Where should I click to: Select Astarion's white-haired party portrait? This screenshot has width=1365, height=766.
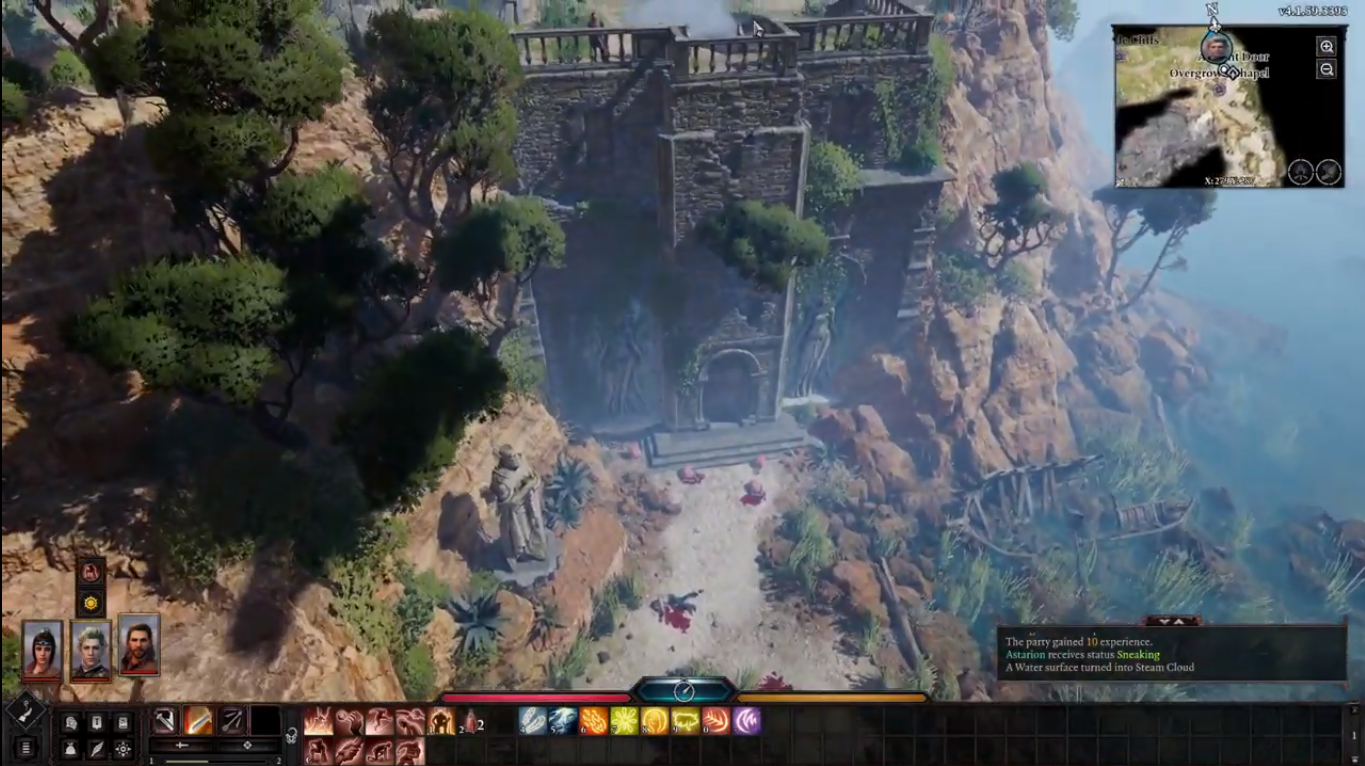click(x=90, y=648)
